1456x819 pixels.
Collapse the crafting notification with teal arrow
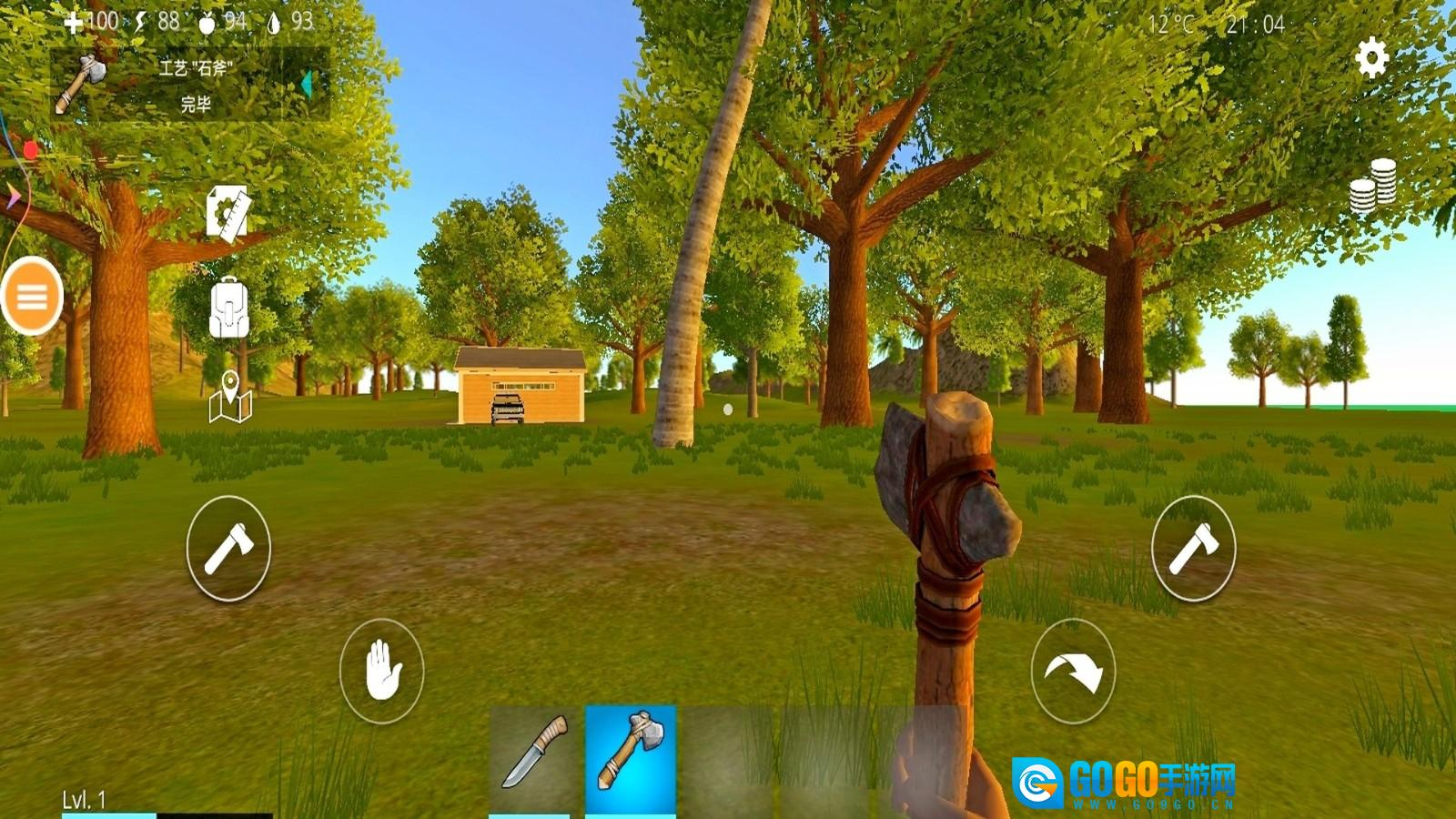307,85
